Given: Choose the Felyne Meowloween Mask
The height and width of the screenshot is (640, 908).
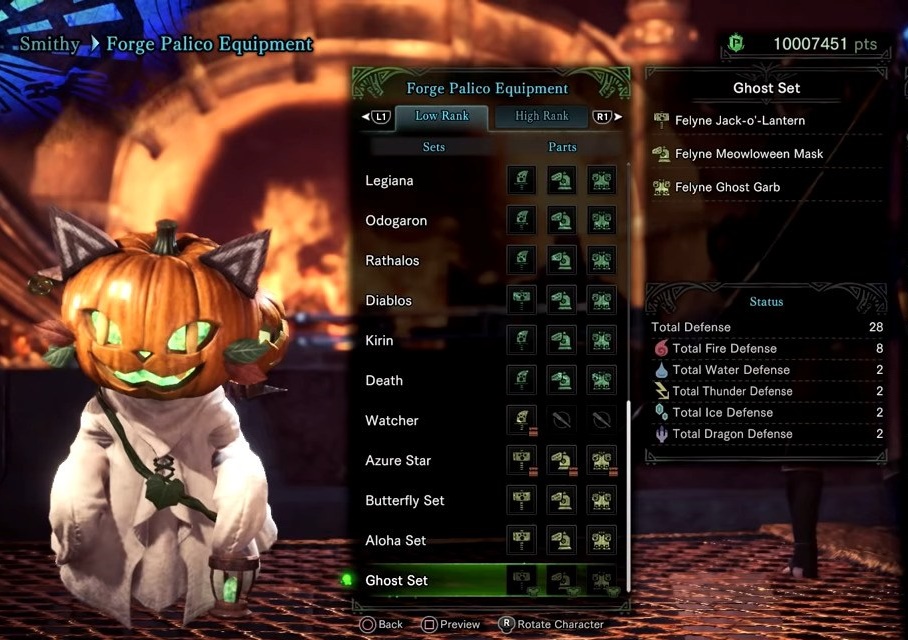Looking at the screenshot, I should (749, 154).
